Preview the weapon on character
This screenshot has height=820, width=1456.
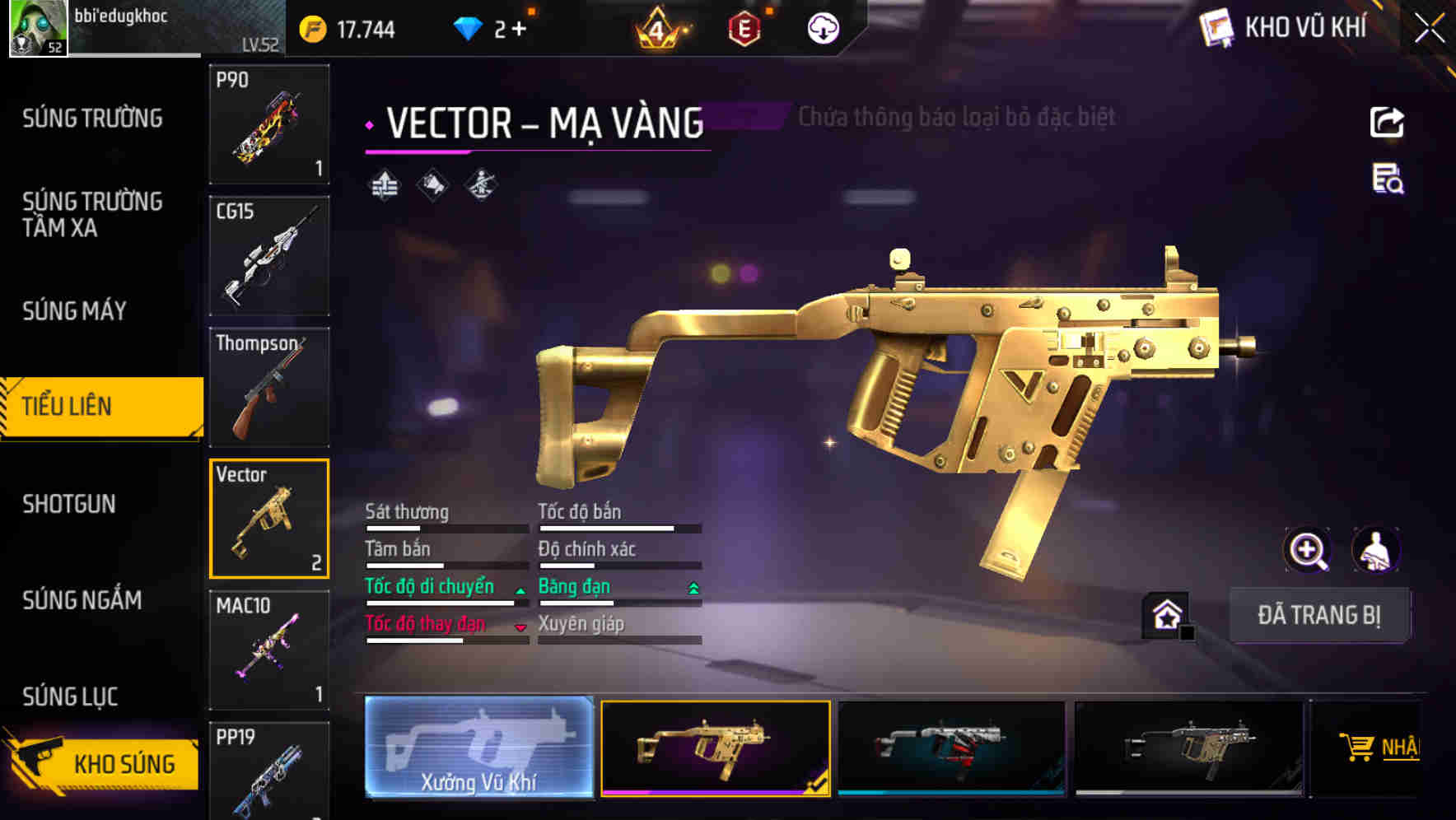point(1375,550)
